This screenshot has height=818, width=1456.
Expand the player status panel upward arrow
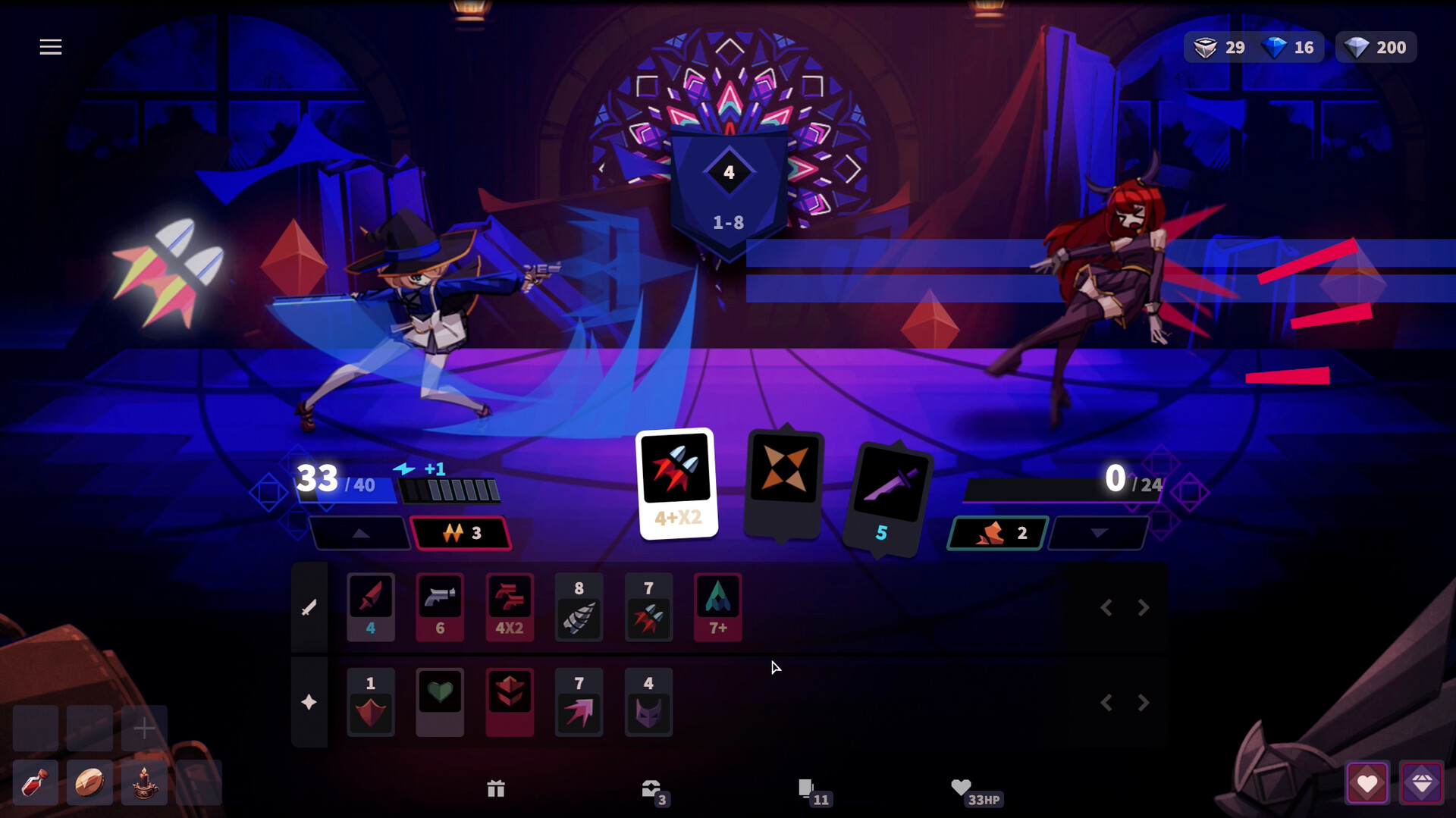click(x=359, y=533)
